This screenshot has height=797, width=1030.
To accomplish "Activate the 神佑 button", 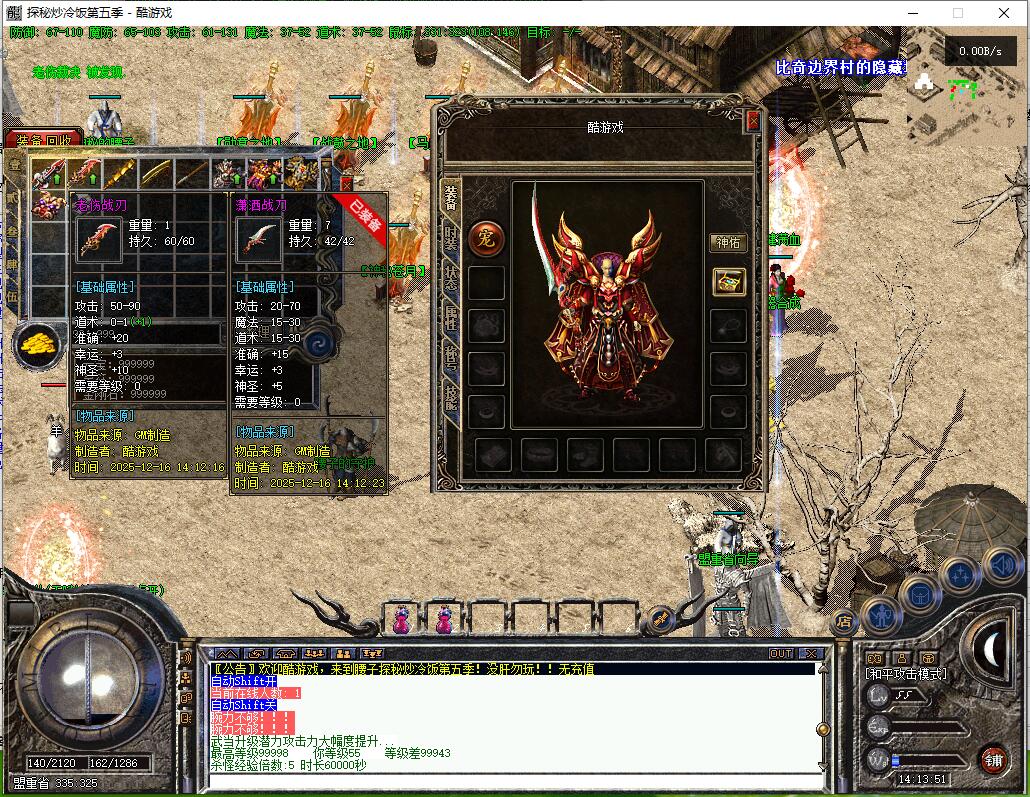I will tap(728, 242).
